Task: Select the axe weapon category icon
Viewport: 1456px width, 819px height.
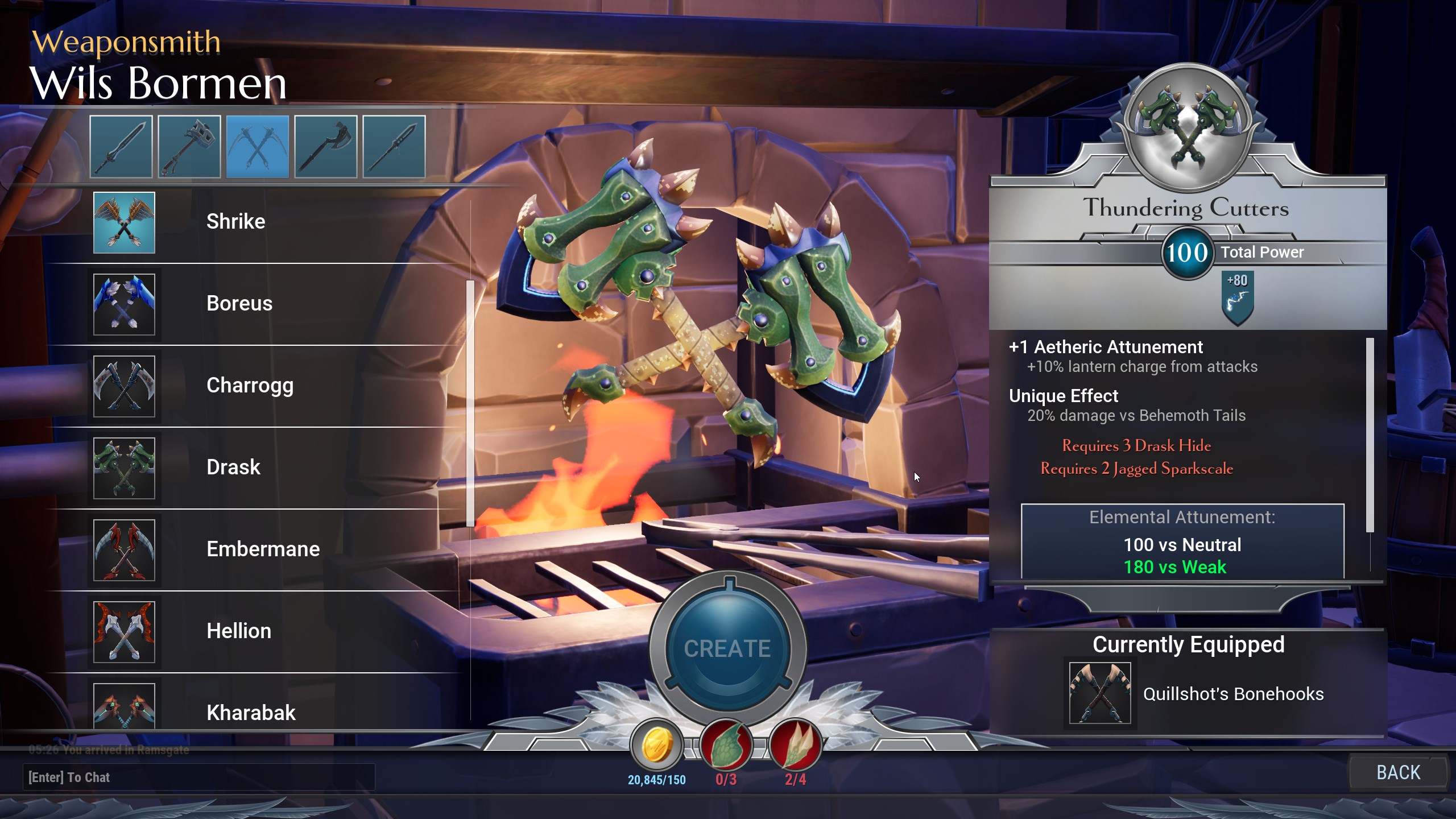Action: coord(325,147)
